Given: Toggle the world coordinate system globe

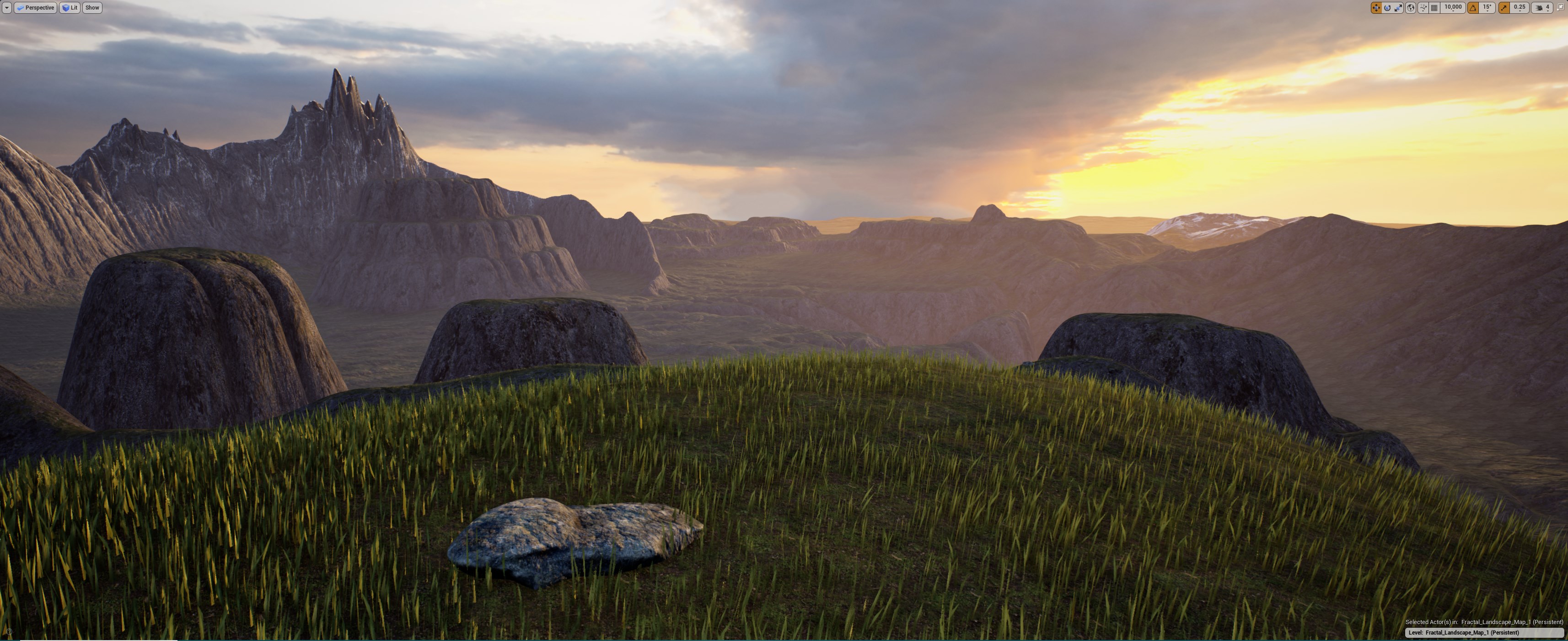Looking at the screenshot, I should point(1410,8).
